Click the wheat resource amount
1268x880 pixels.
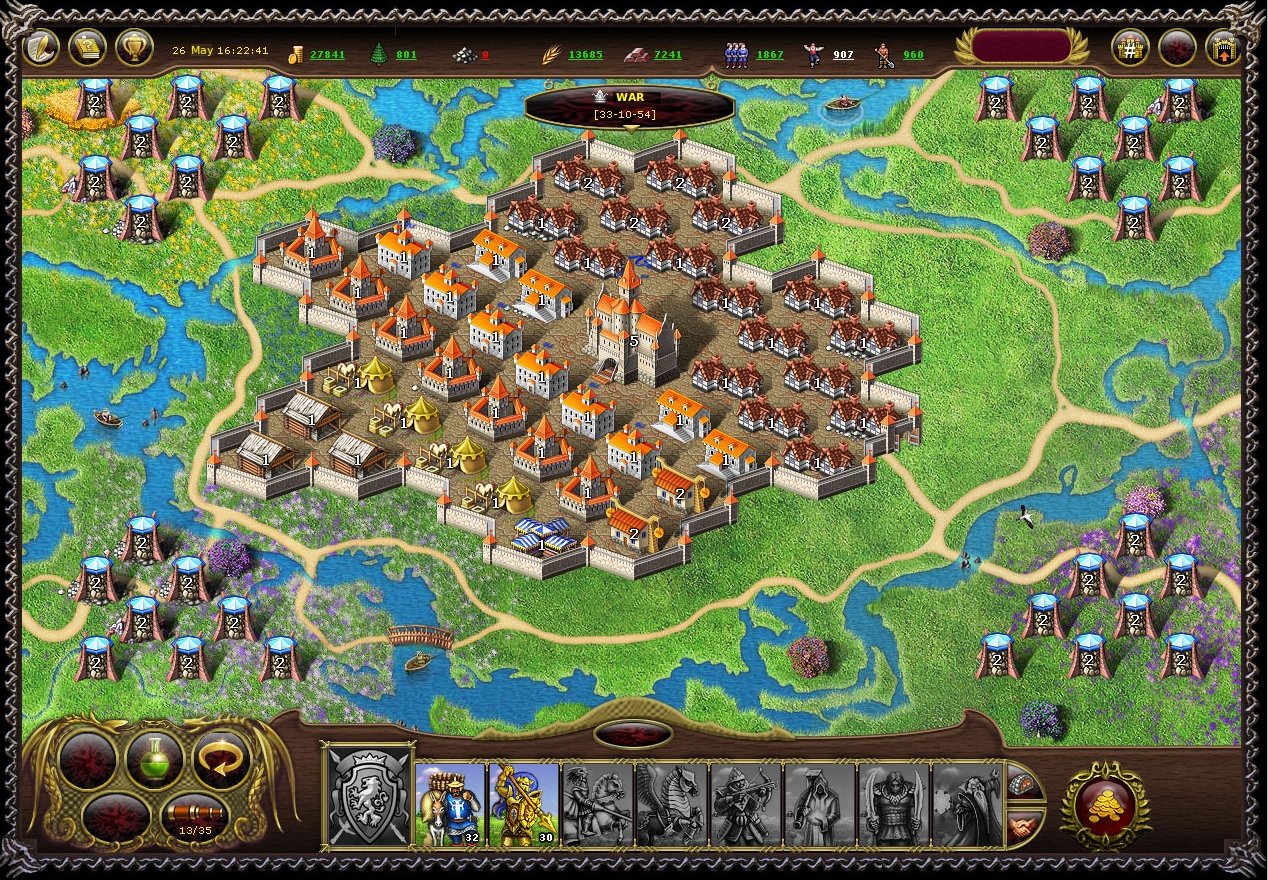tap(585, 55)
